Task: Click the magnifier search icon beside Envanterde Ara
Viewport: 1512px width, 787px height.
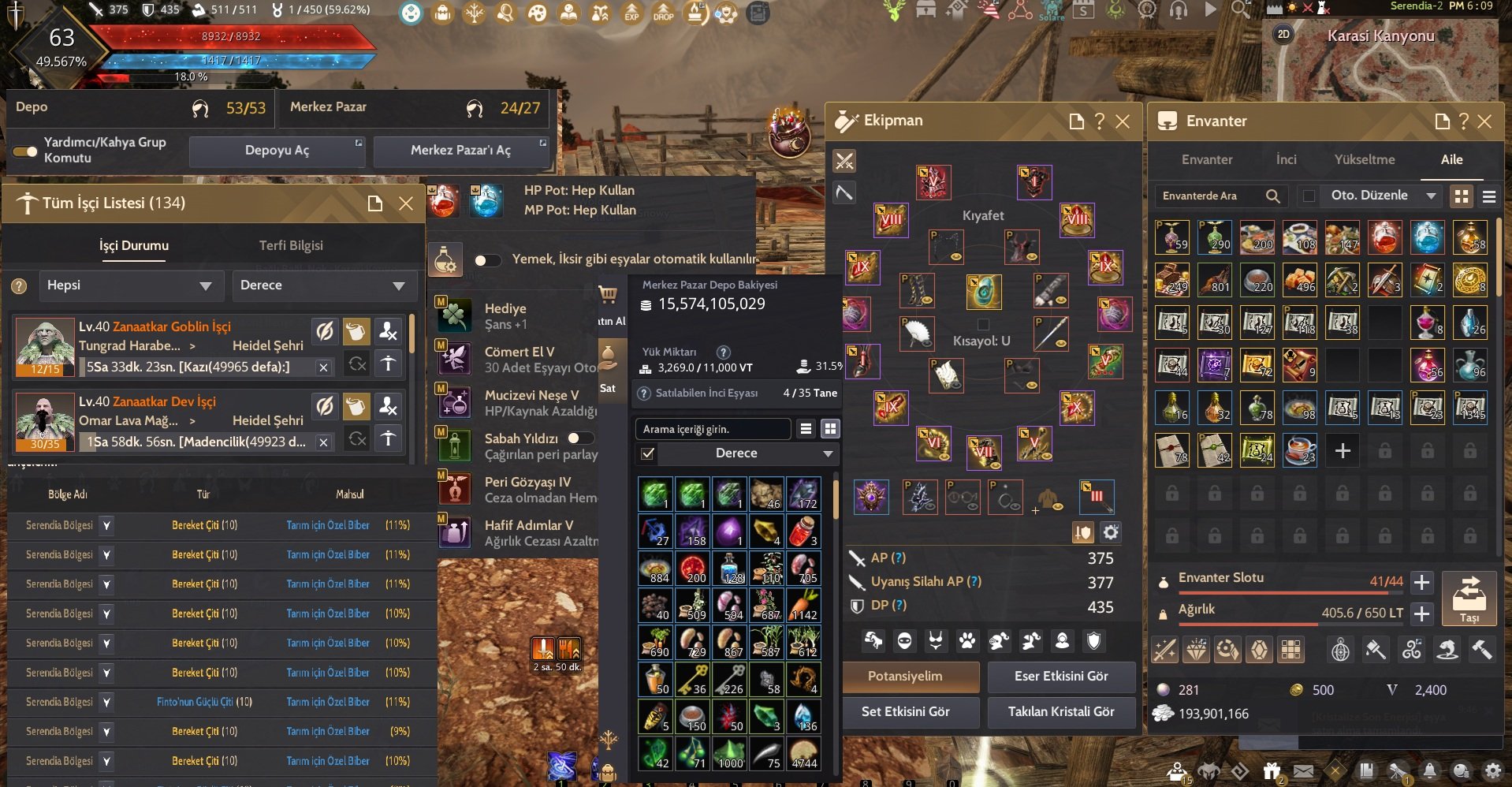Action: tap(1272, 196)
